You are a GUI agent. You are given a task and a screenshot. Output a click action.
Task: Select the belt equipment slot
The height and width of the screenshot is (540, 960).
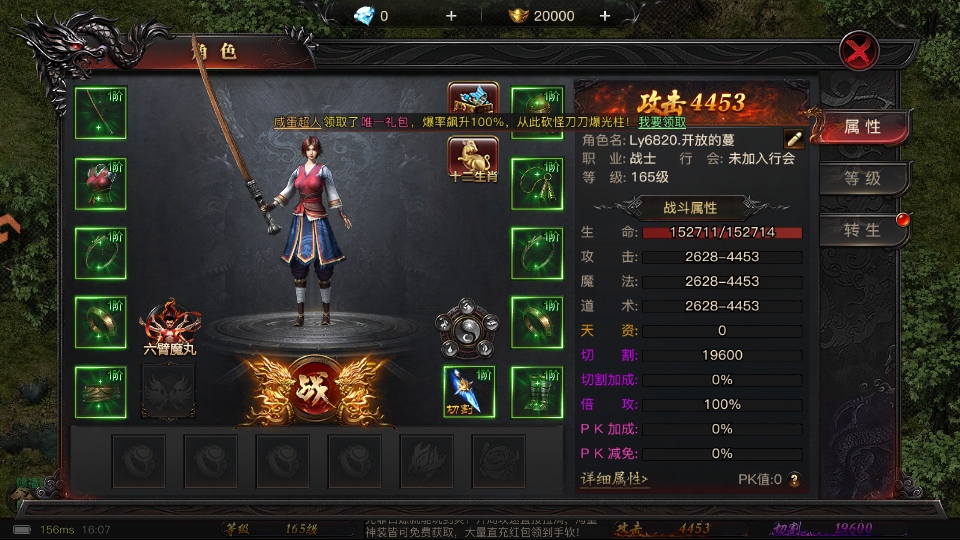click(x=100, y=391)
